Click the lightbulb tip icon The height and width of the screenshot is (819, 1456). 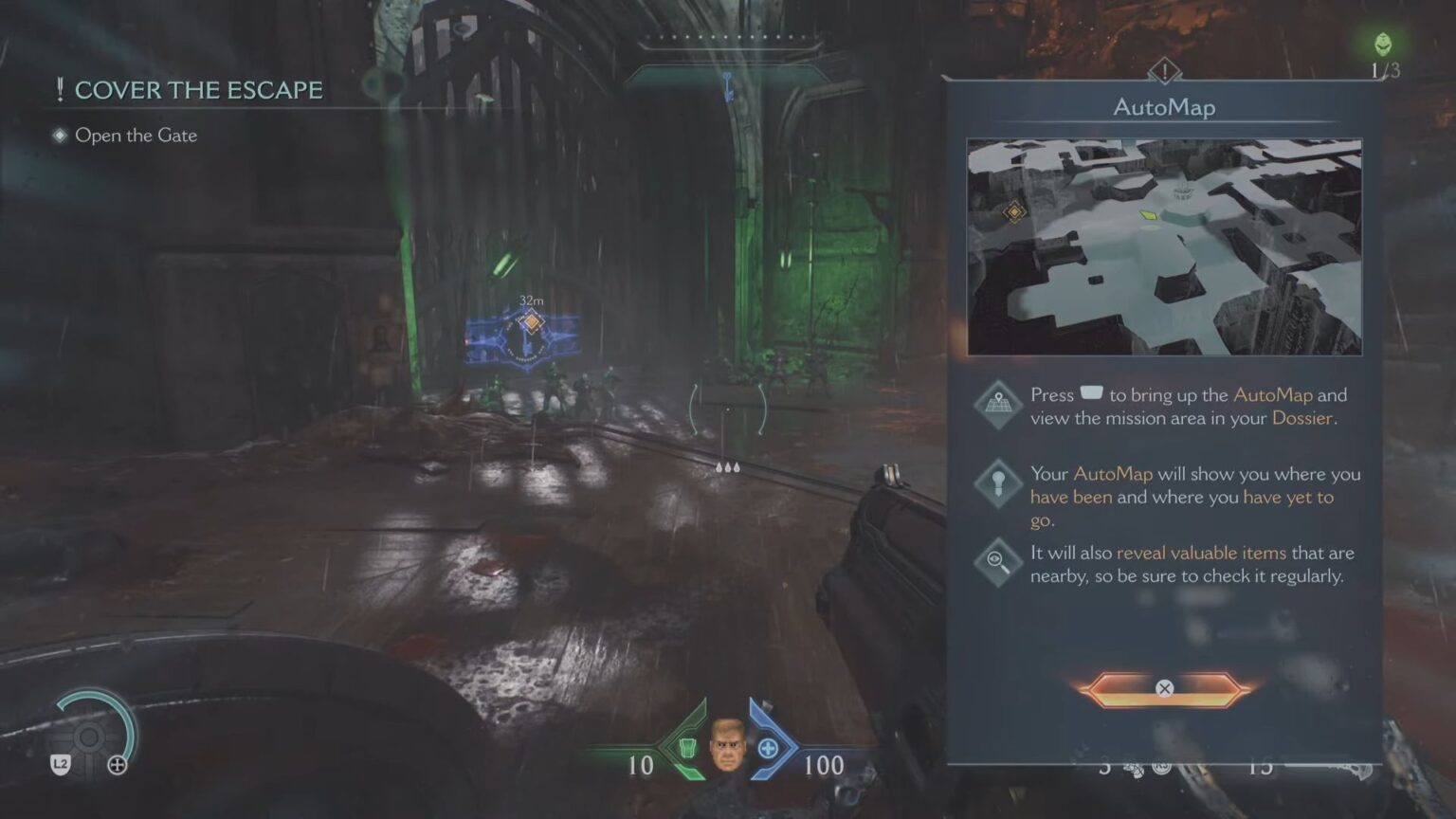click(x=997, y=482)
